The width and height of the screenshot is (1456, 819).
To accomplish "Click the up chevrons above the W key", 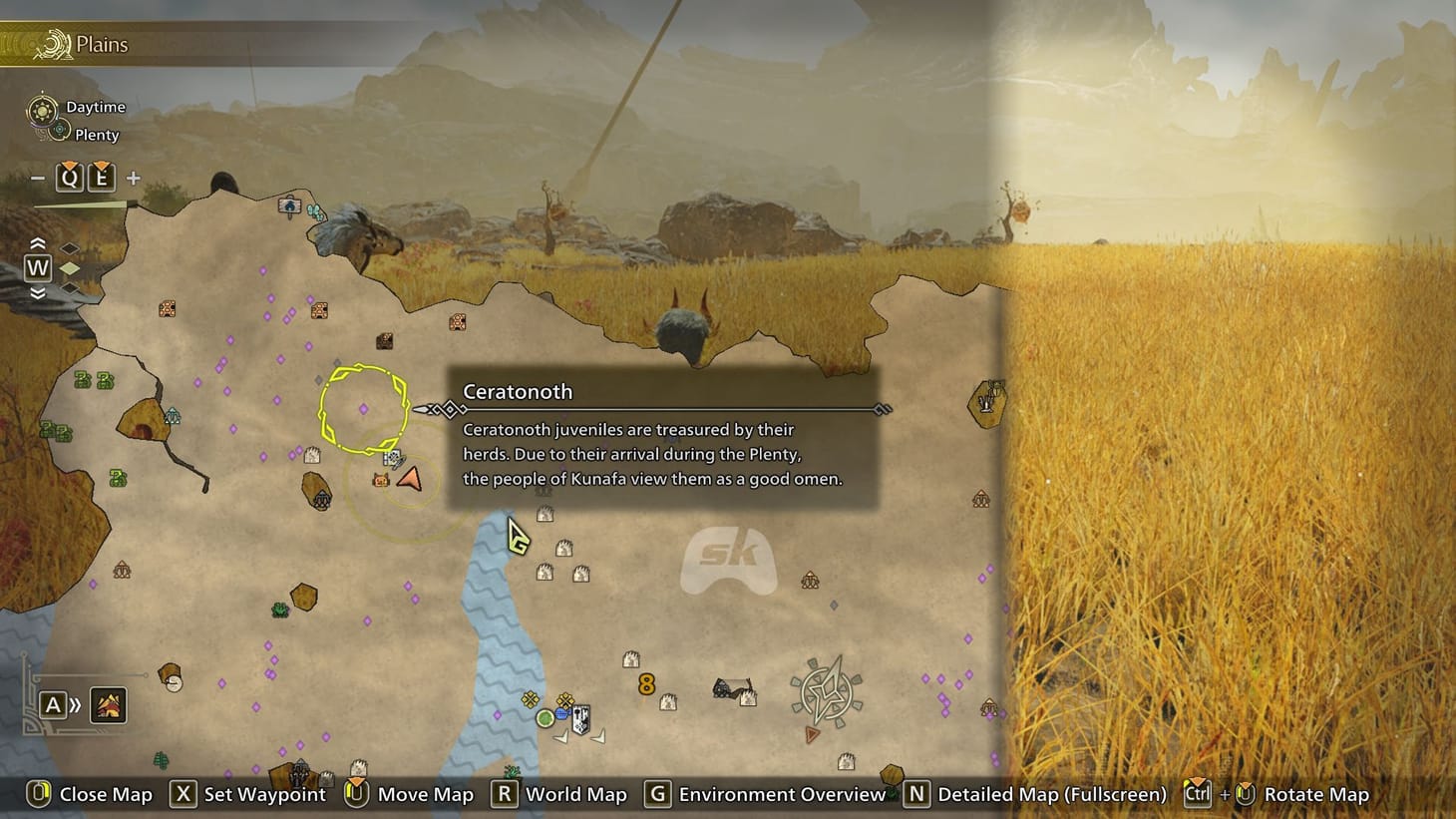I will (37, 243).
